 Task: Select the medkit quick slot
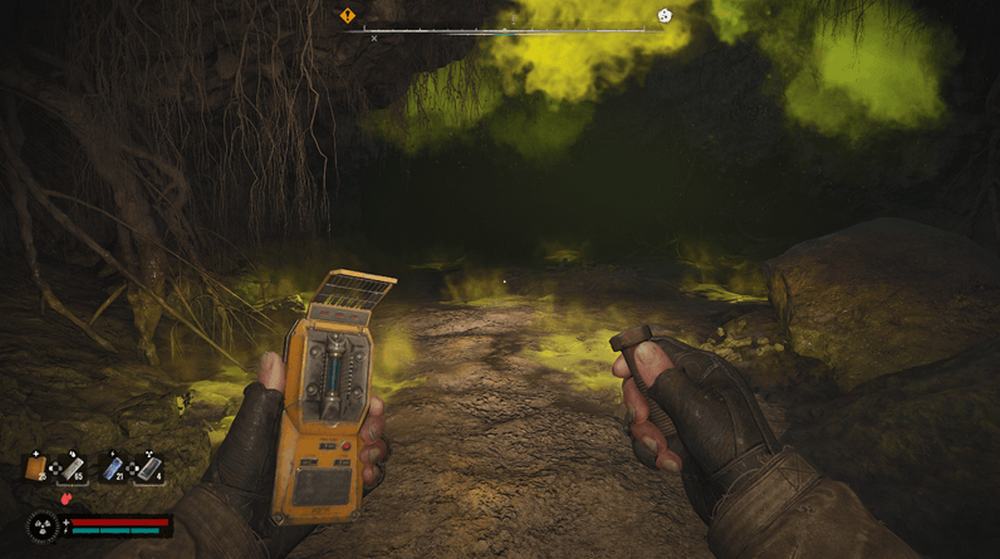point(37,467)
